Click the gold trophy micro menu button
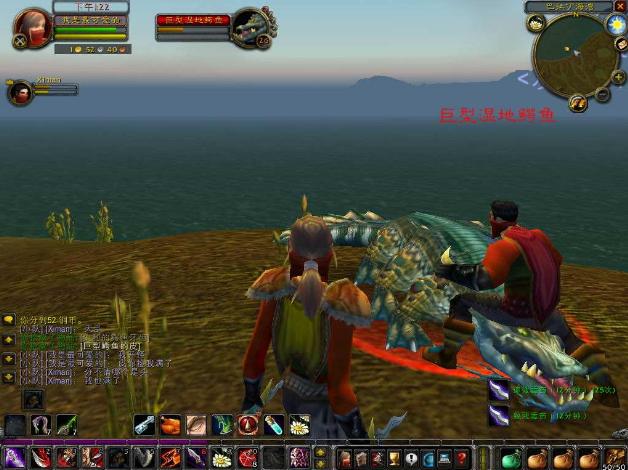Viewport: 628px width, 470px height. click(394, 458)
